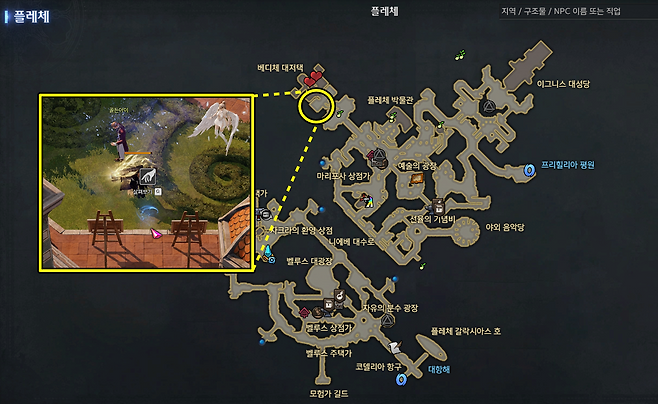Select the red hearts marker near 베디체 대저택
This screenshot has height=404, width=658.
[x=314, y=77]
